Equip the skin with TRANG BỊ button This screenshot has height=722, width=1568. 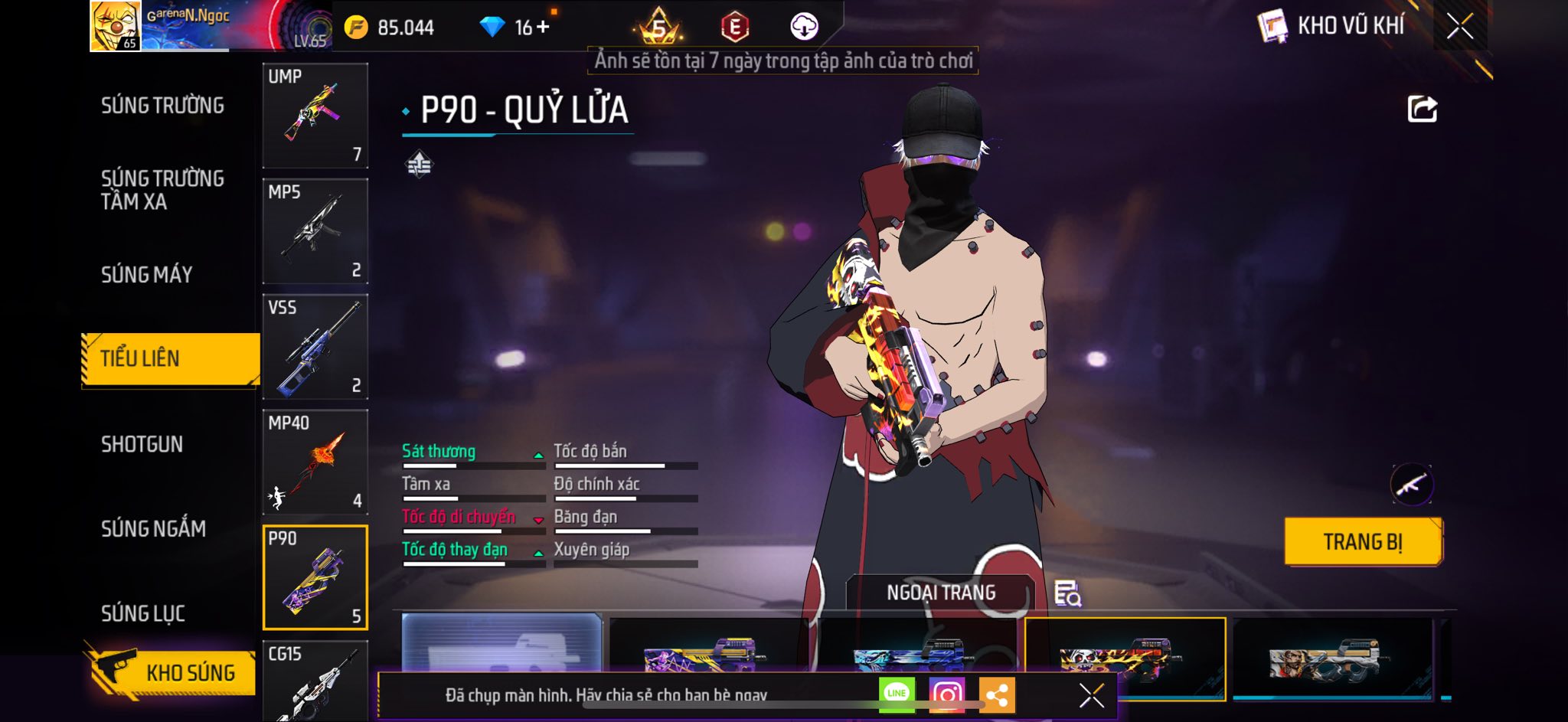click(1363, 542)
